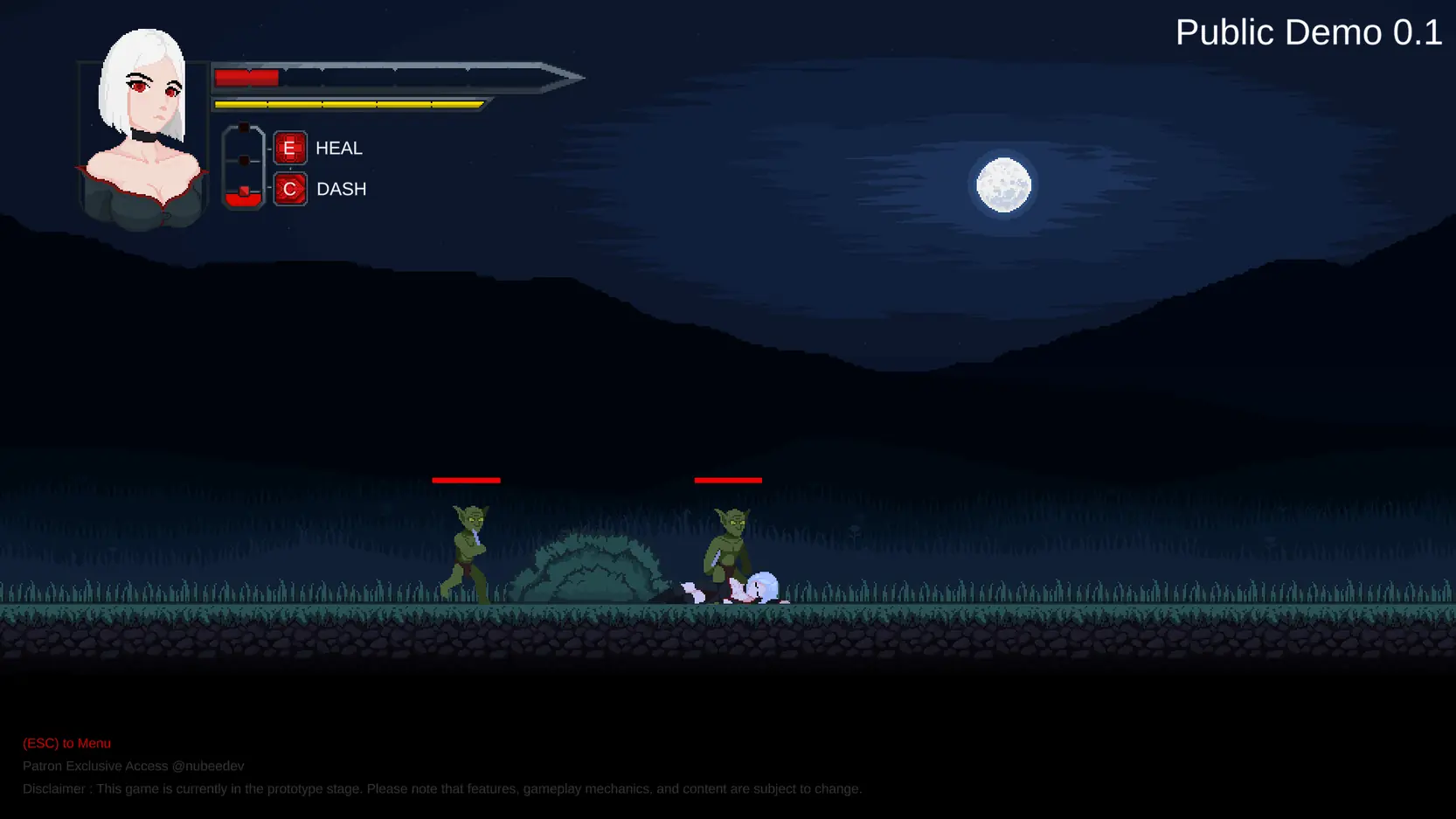The height and width of the screenshot is (819, 1456).
Task: Select the red healing vial gauge
Action: coord(244,167)
